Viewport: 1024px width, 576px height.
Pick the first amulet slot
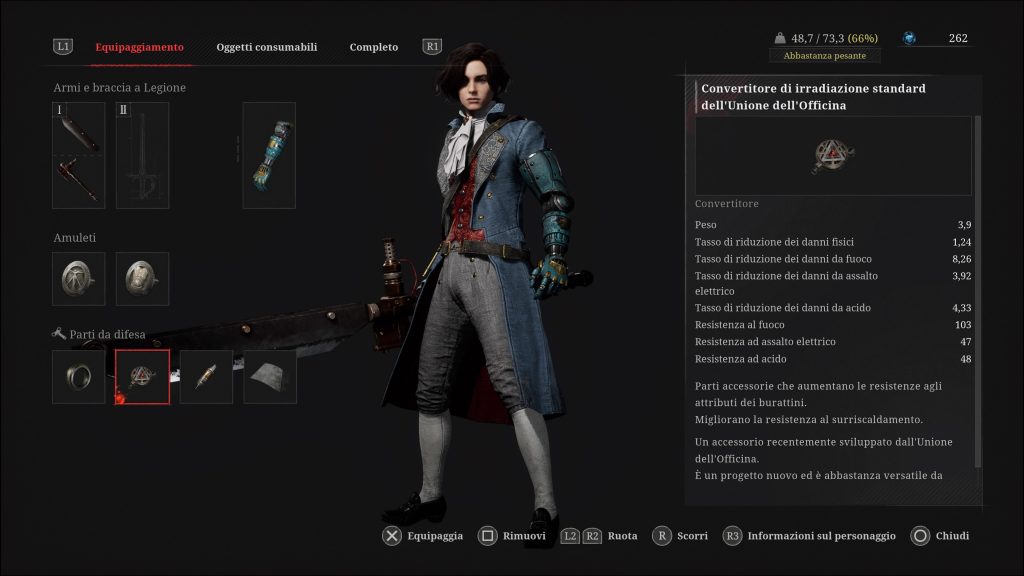(x=79, y=278)
